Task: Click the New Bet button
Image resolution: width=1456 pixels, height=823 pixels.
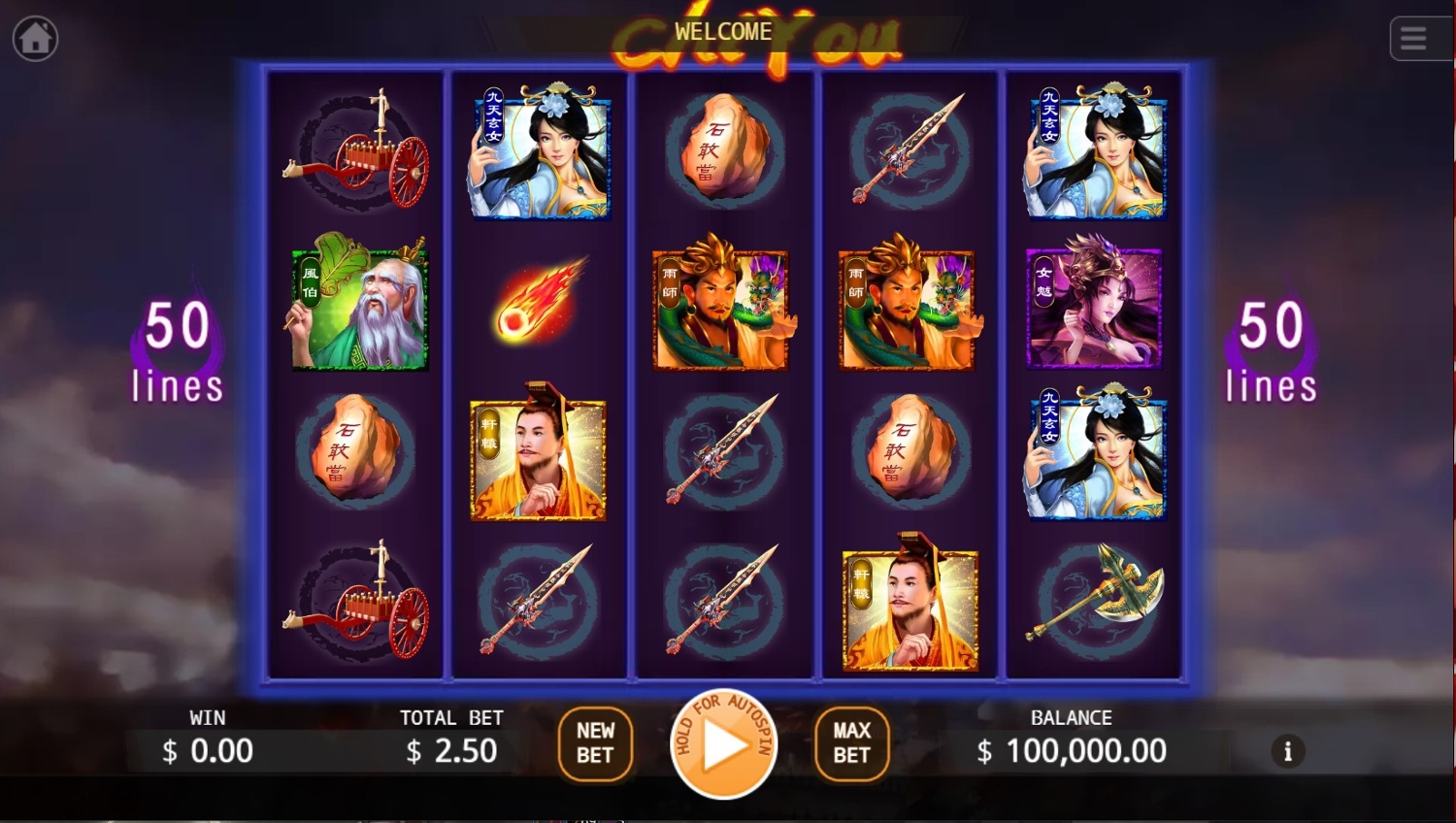Action: point(595,743)
